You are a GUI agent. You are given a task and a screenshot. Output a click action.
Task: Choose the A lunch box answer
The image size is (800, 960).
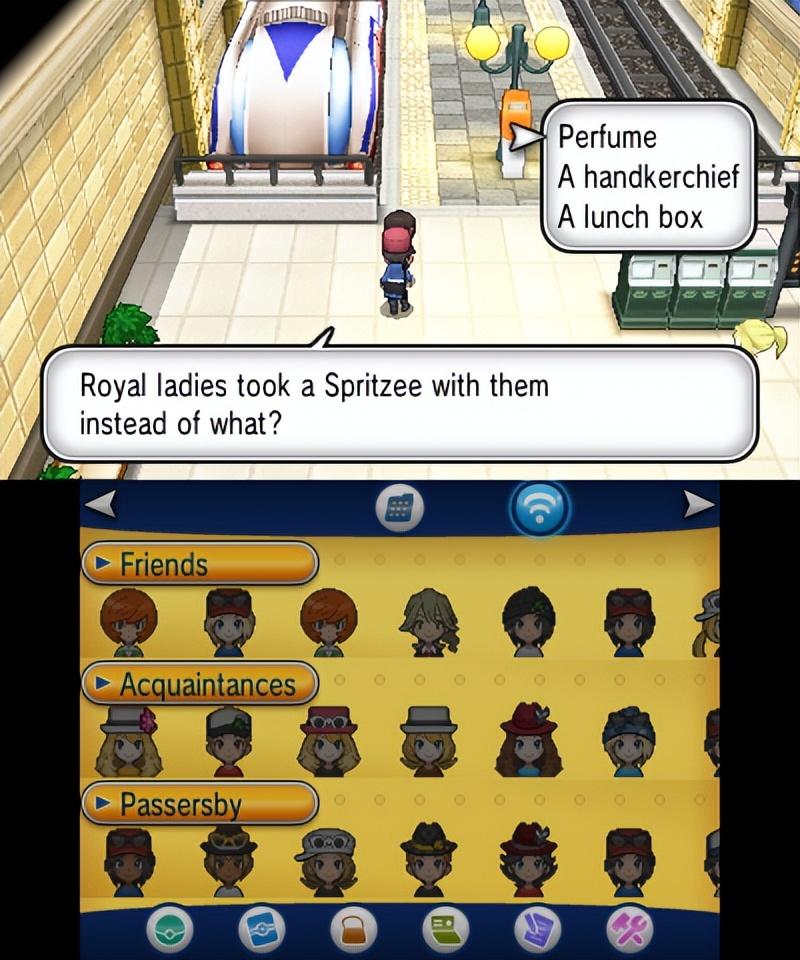click(x=630, y=216)
